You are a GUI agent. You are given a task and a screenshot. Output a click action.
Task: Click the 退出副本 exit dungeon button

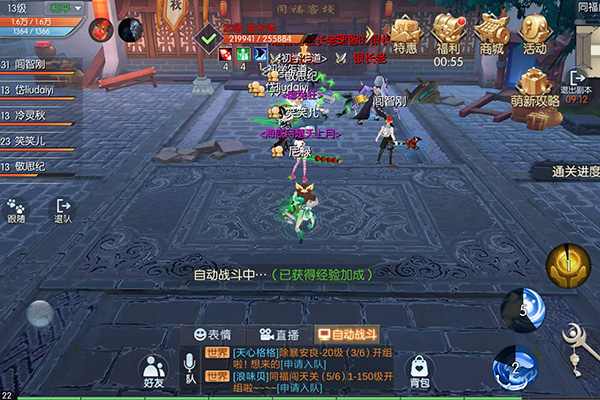579,84
